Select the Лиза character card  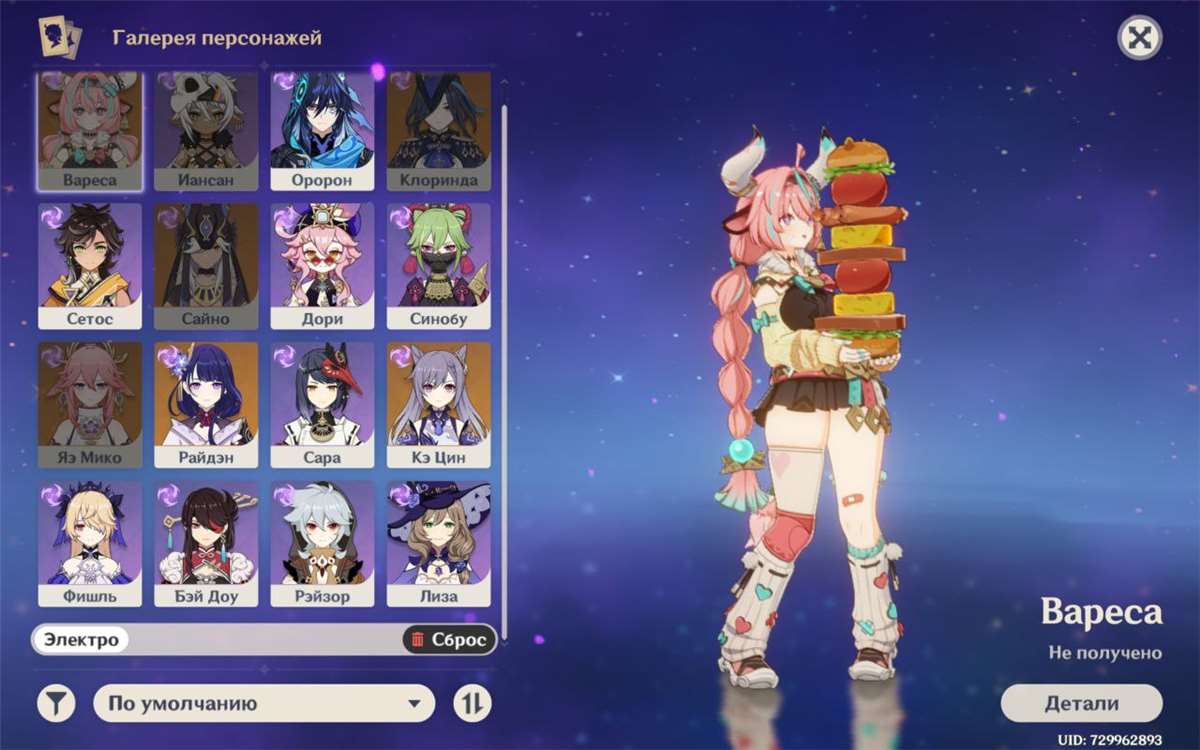tap(438, 543)
